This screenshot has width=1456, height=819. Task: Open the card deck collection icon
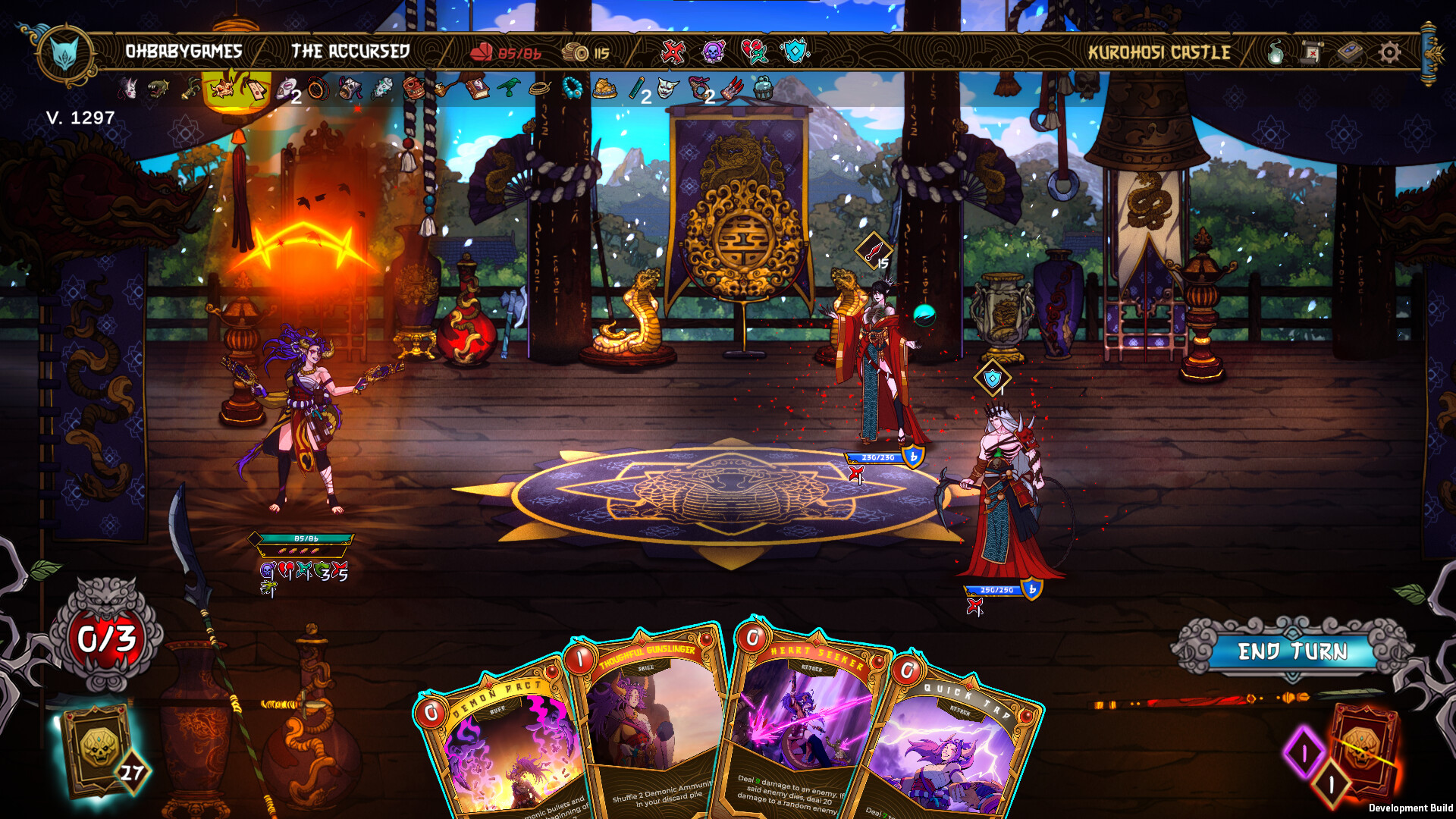point(1351,53)
